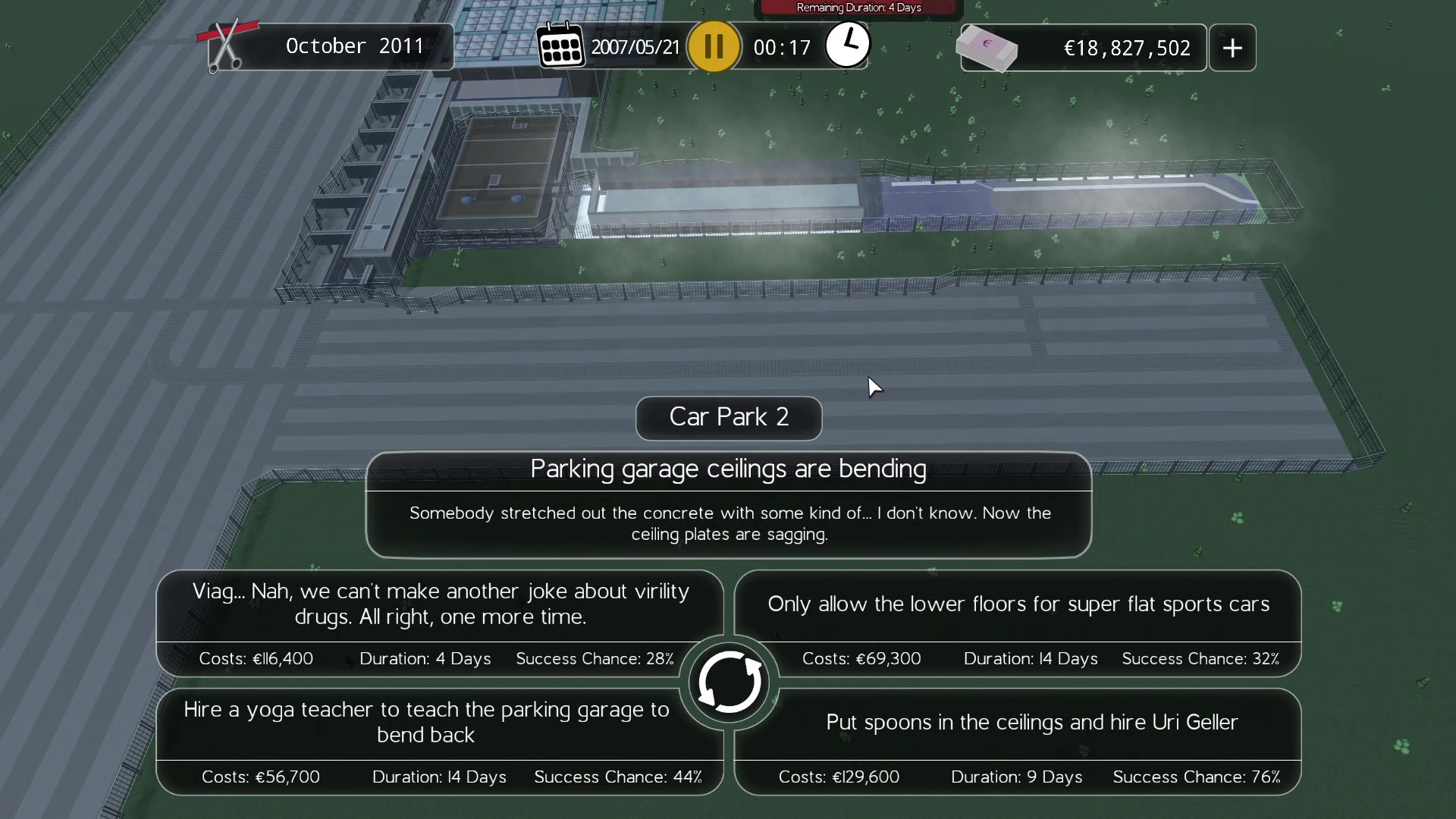The image size is (1456, 819).
Task: Click the 00:17 game timer text
Action: pos(783,46)
